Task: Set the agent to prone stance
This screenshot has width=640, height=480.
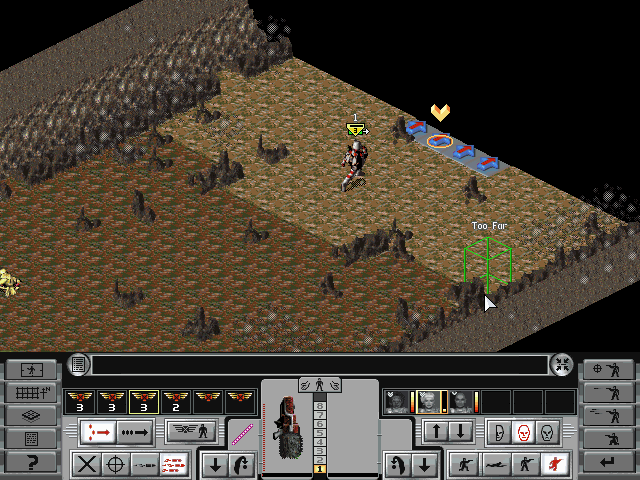Action: (x=492, y=464)
